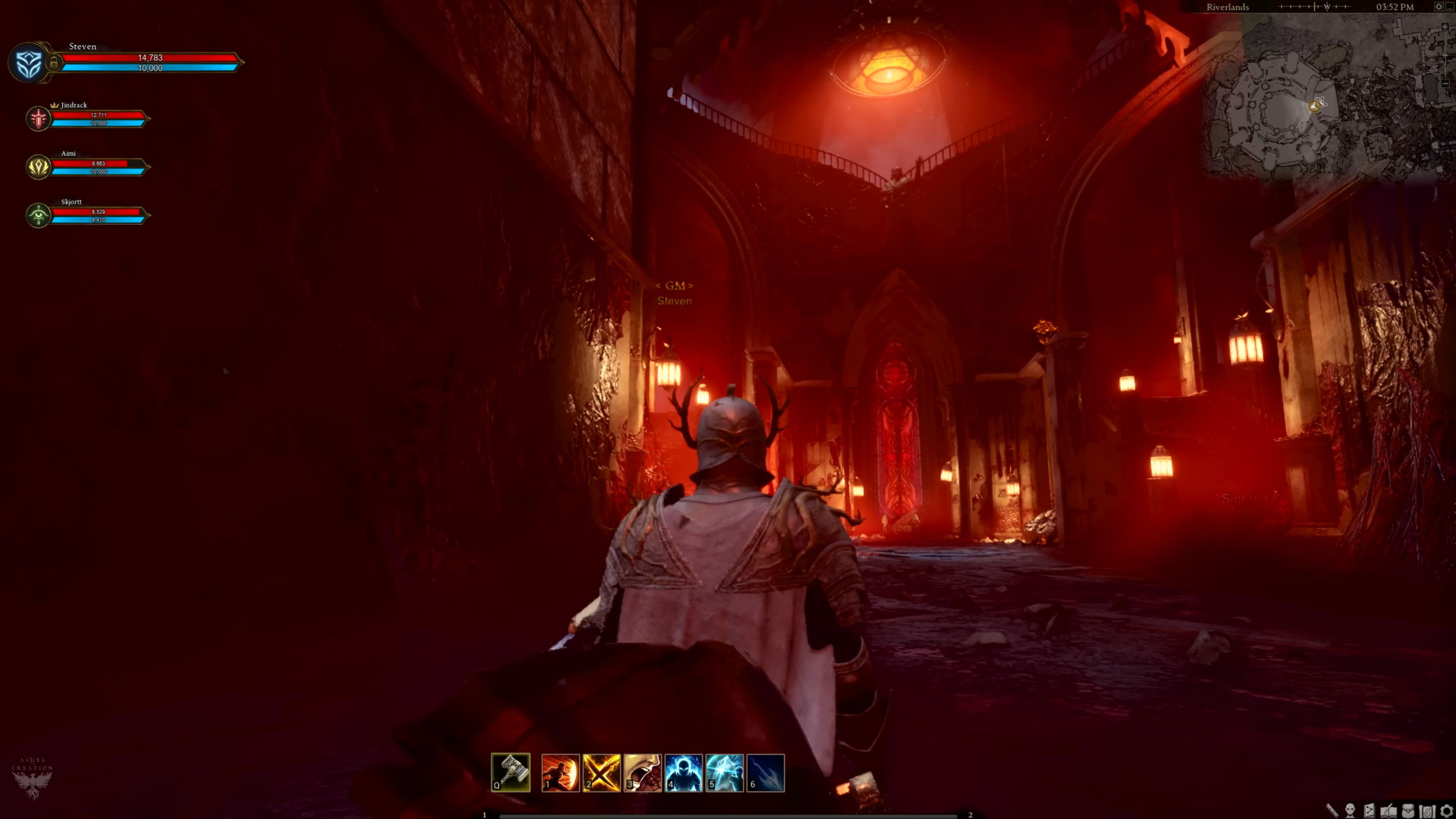Image resolution: width=1456 pixels, height=819 pixels.
Task: Activate the fiery charging warrior ability
Action: (560, 772)
